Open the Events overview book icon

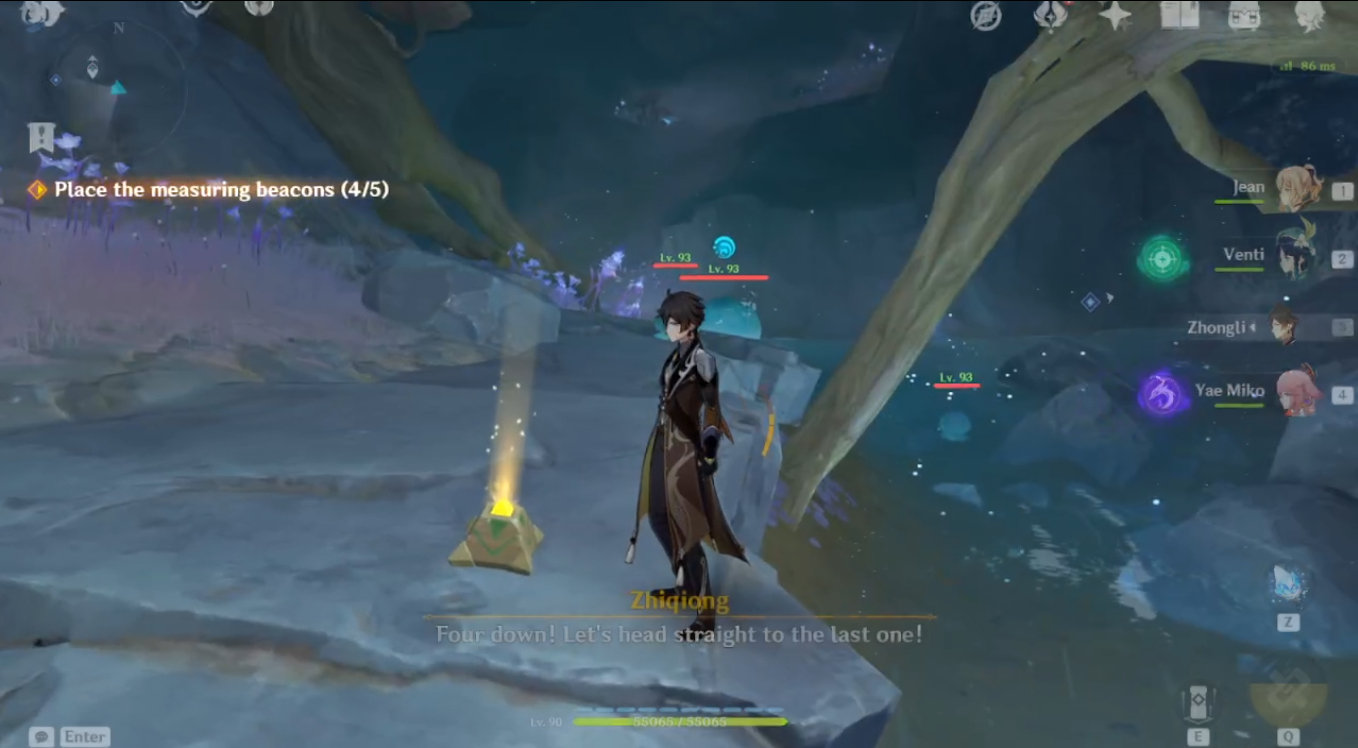tap(1178, 15)
